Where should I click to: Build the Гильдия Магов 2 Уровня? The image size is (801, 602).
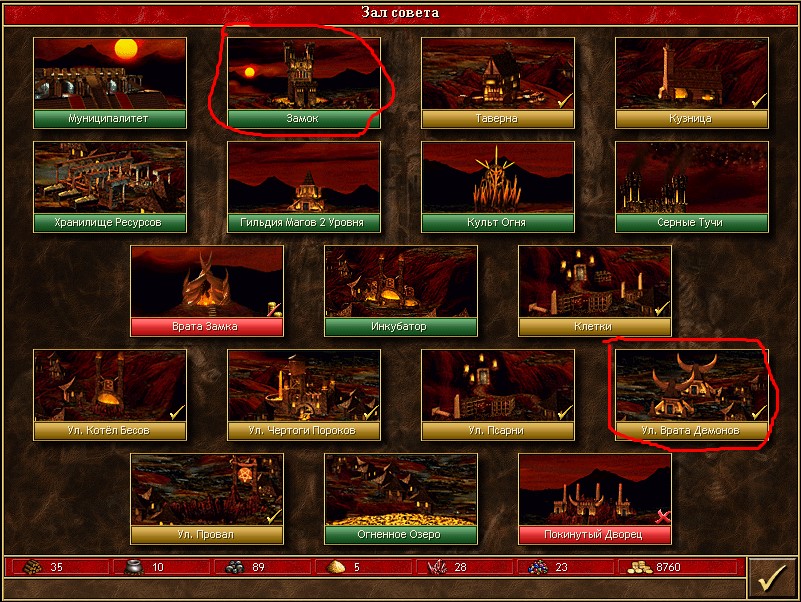pos(304,186)
